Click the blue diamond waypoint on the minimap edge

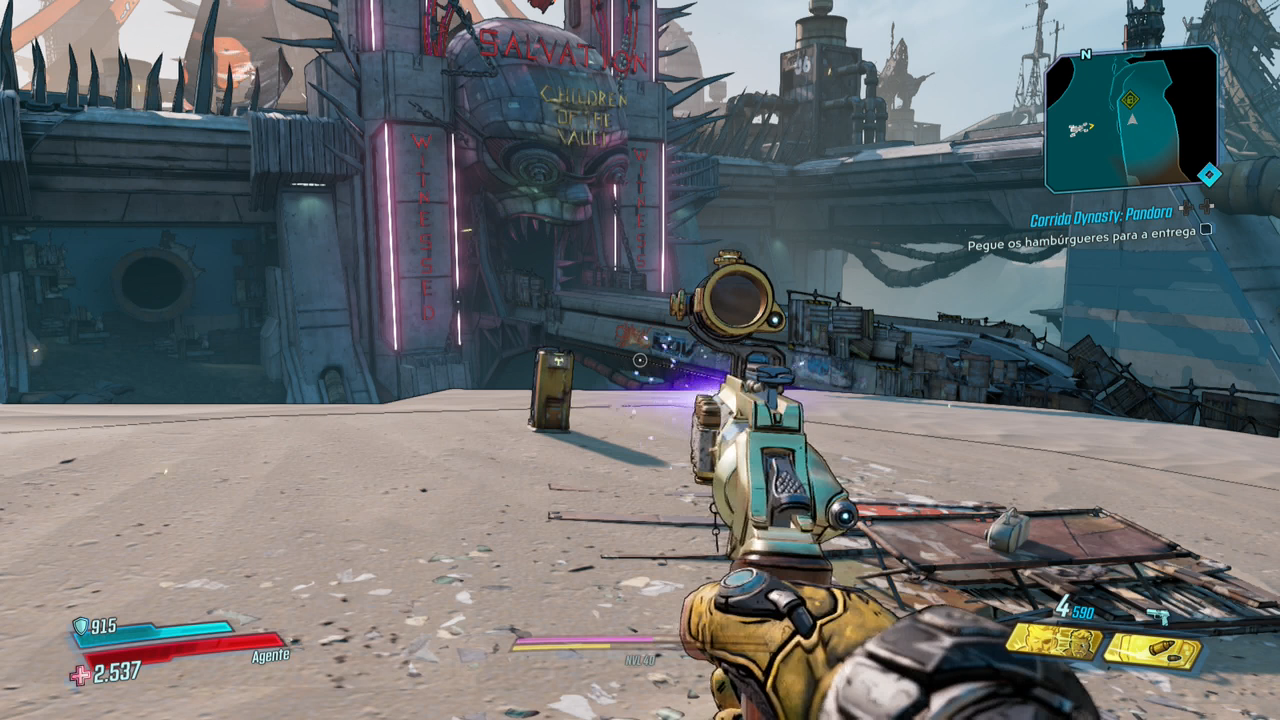(1209, 175)
